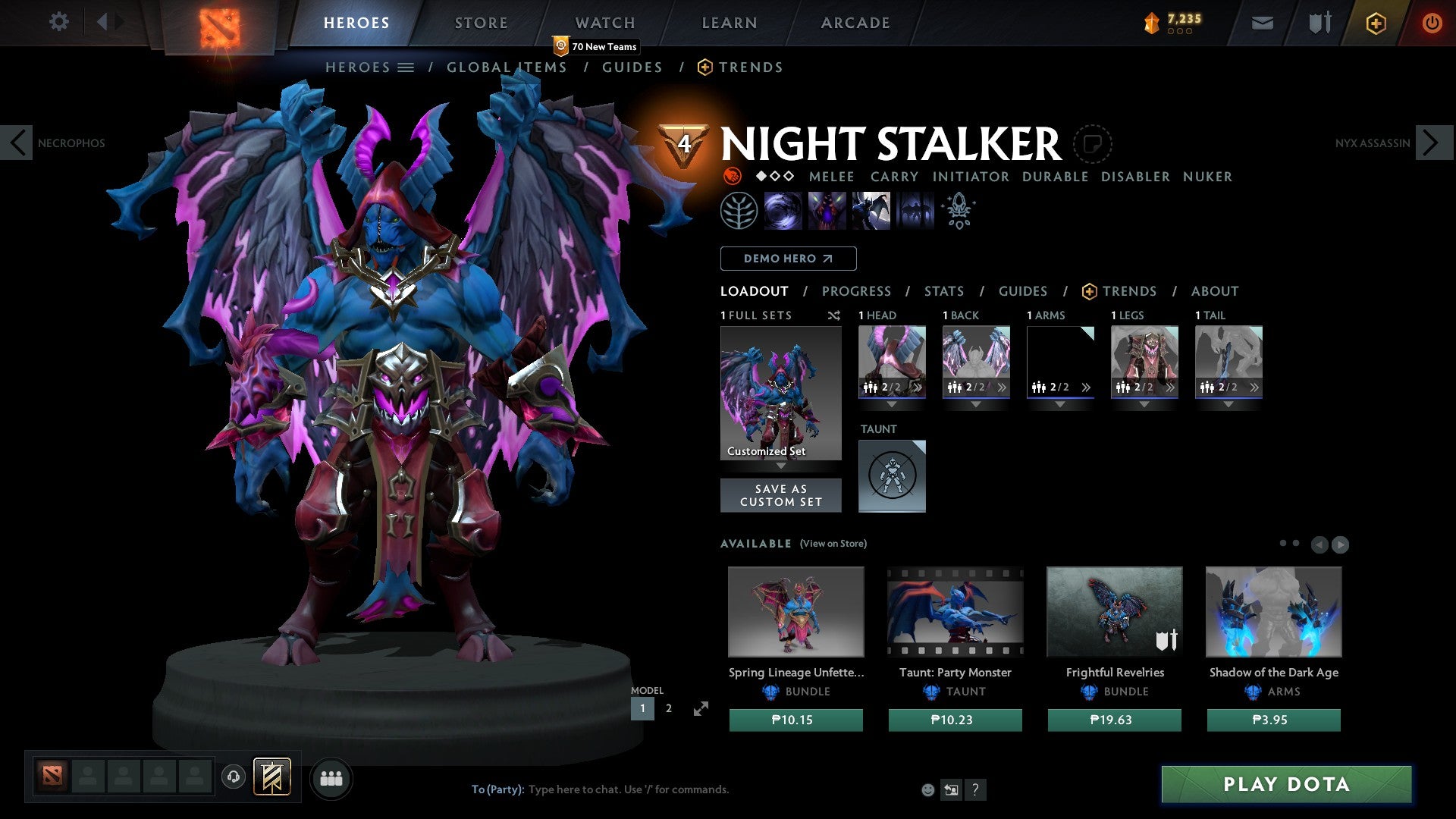The height and width of the screenshot is (819, 1456).
Task: Click the Demo Hero button
Action: tap(788, 259)
